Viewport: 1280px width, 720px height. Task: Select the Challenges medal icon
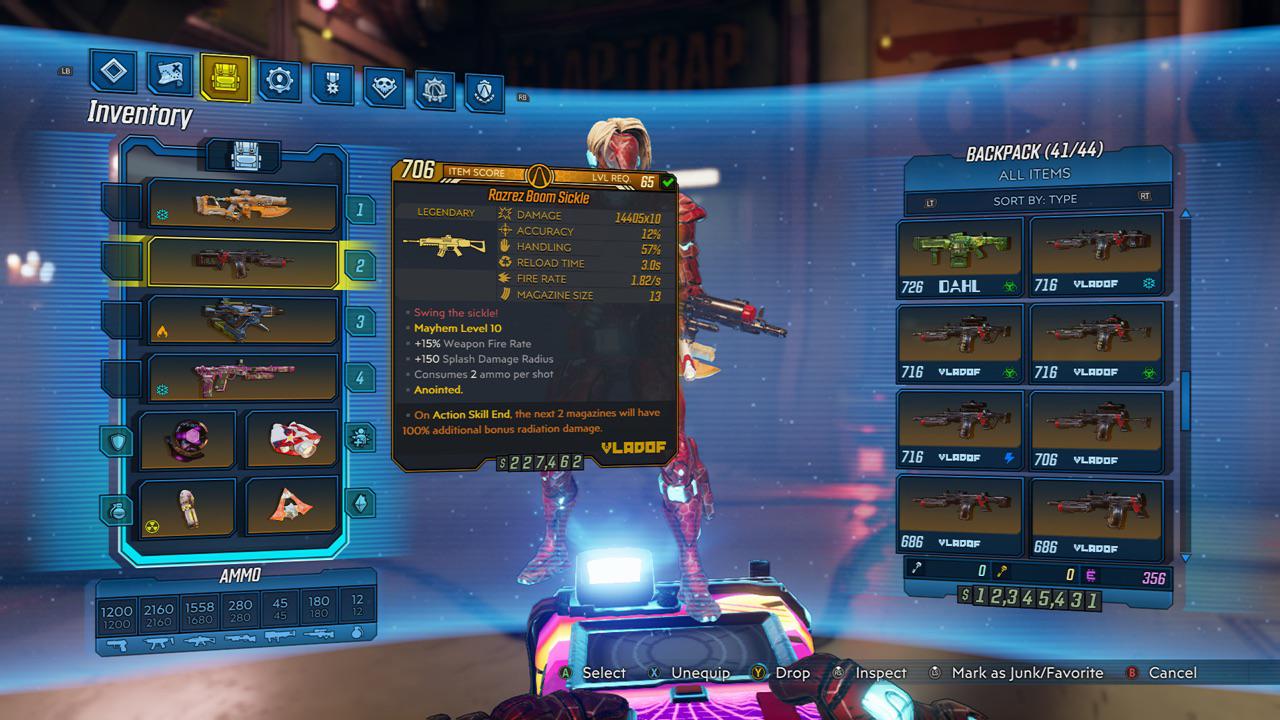[334, 85]
